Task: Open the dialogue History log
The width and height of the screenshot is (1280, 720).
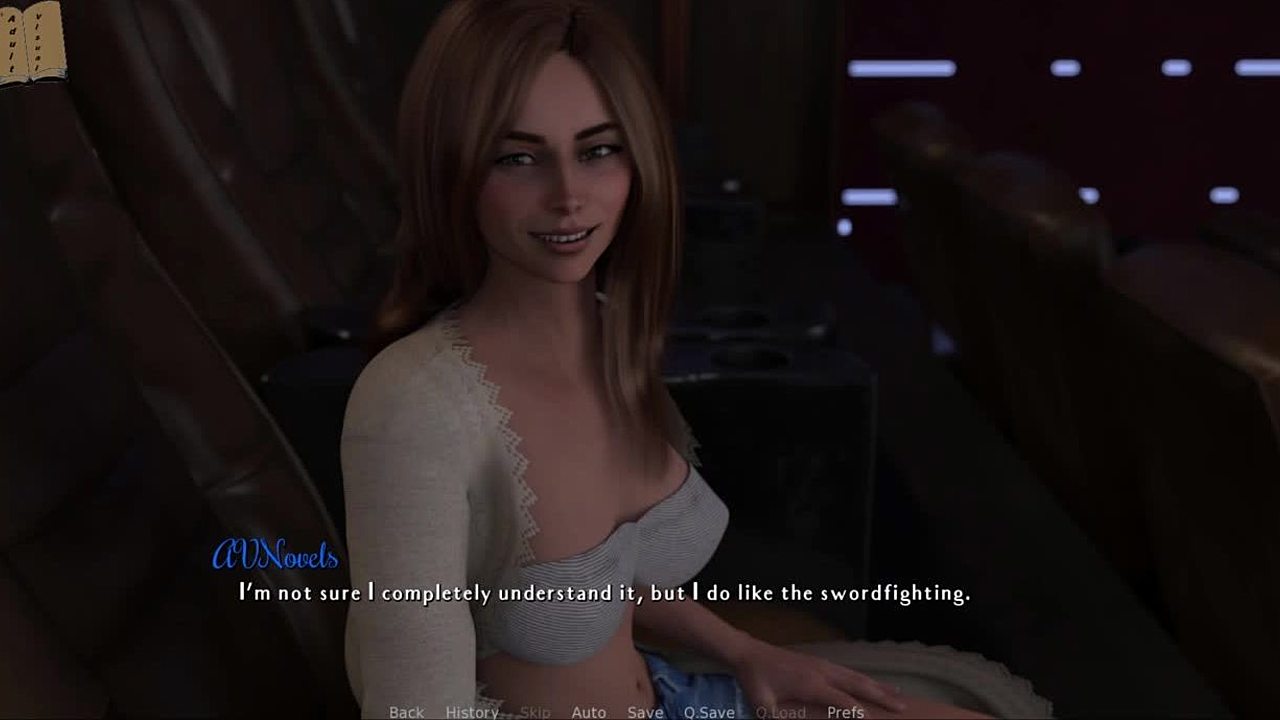Action: click(472, 712)
